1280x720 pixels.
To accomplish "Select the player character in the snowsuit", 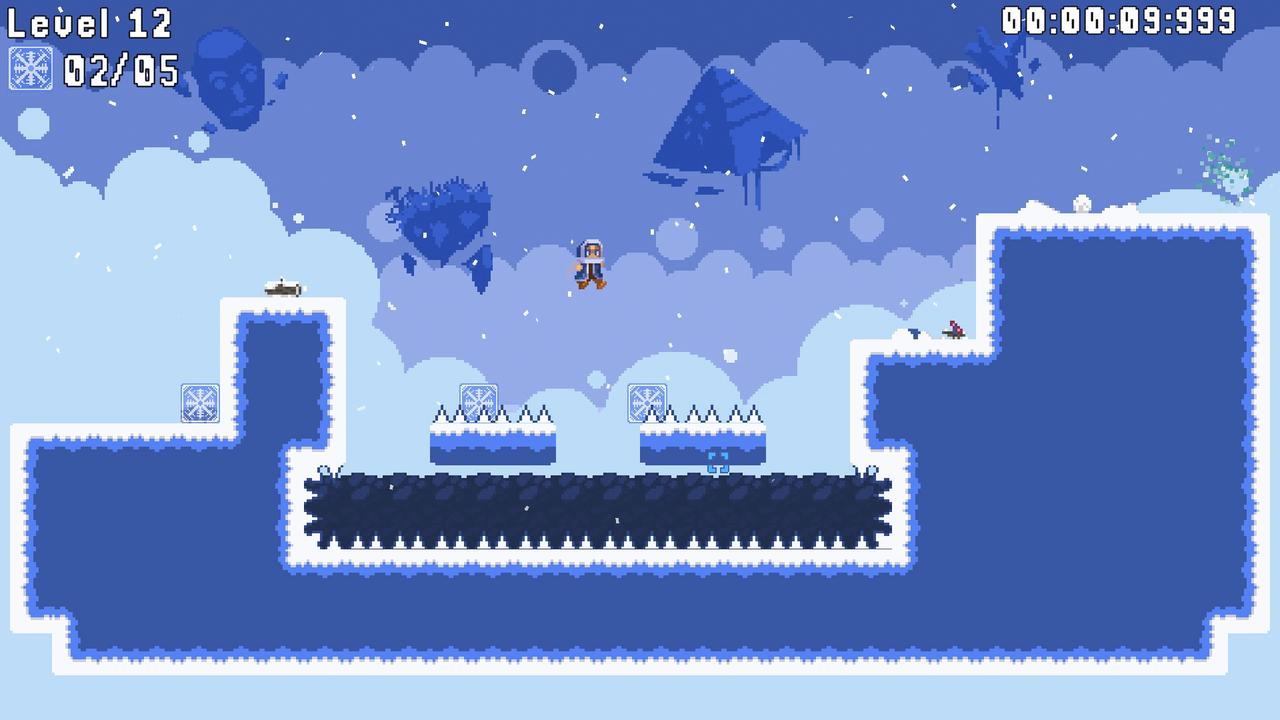I will [591, 263].
